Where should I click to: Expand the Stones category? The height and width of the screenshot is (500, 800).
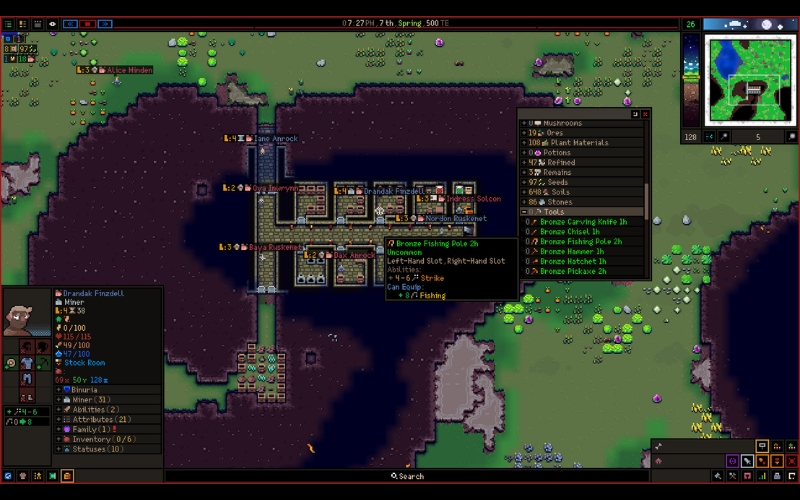[524, 202]
